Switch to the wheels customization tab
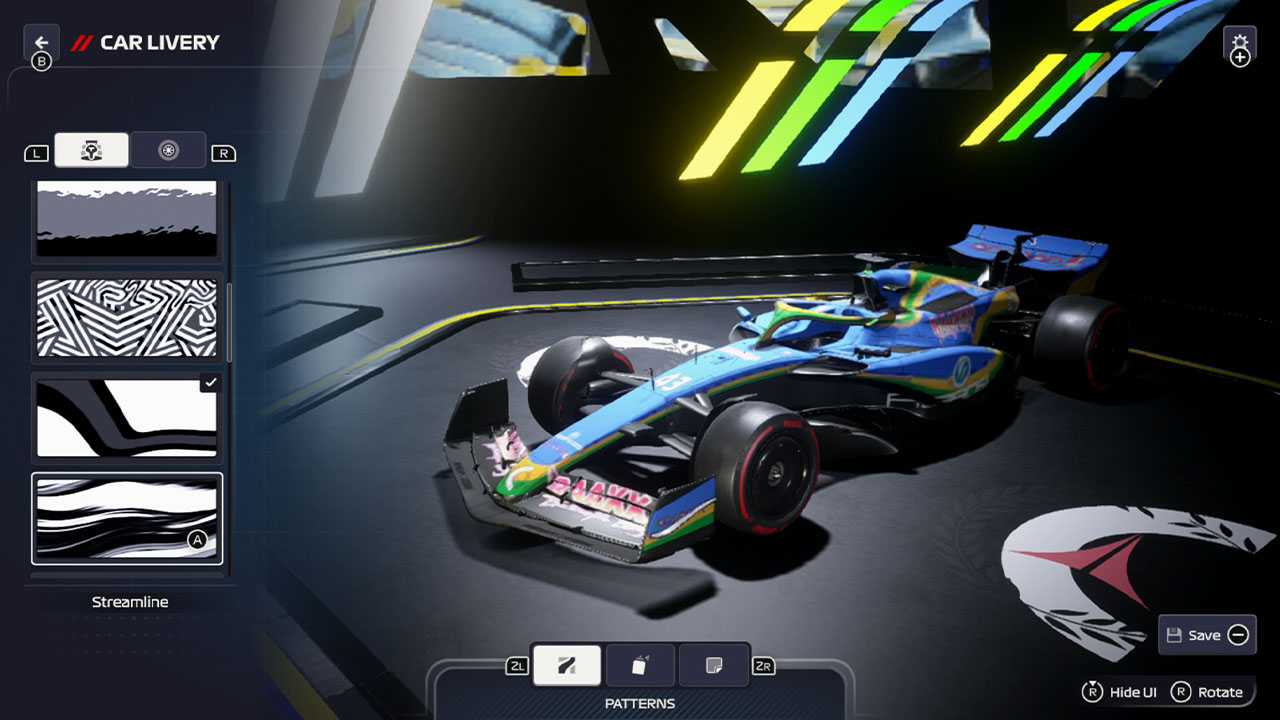Screen dimensions: 1280x720 (x=168, y=150)
